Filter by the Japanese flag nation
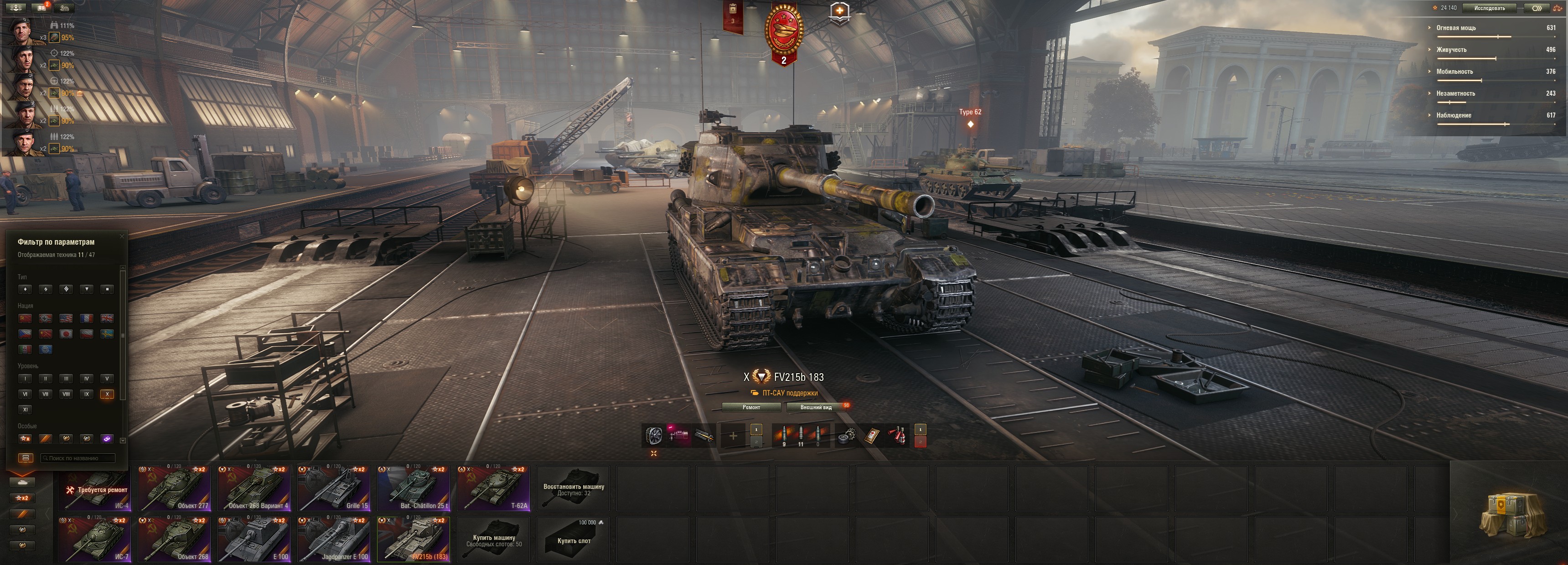This screenshot has height=565, width=1568. [x=67, y=334]
